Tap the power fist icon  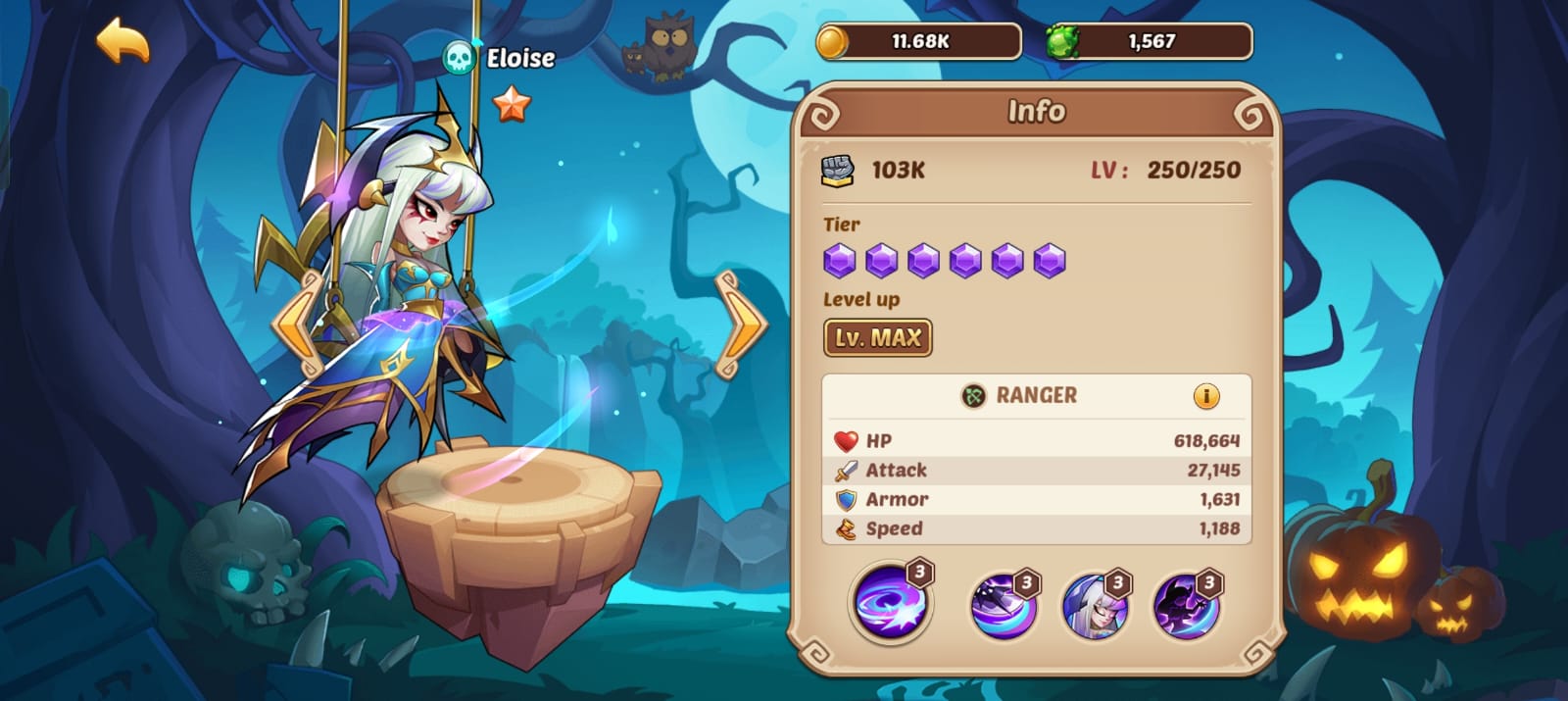click(x=837, y=171)
